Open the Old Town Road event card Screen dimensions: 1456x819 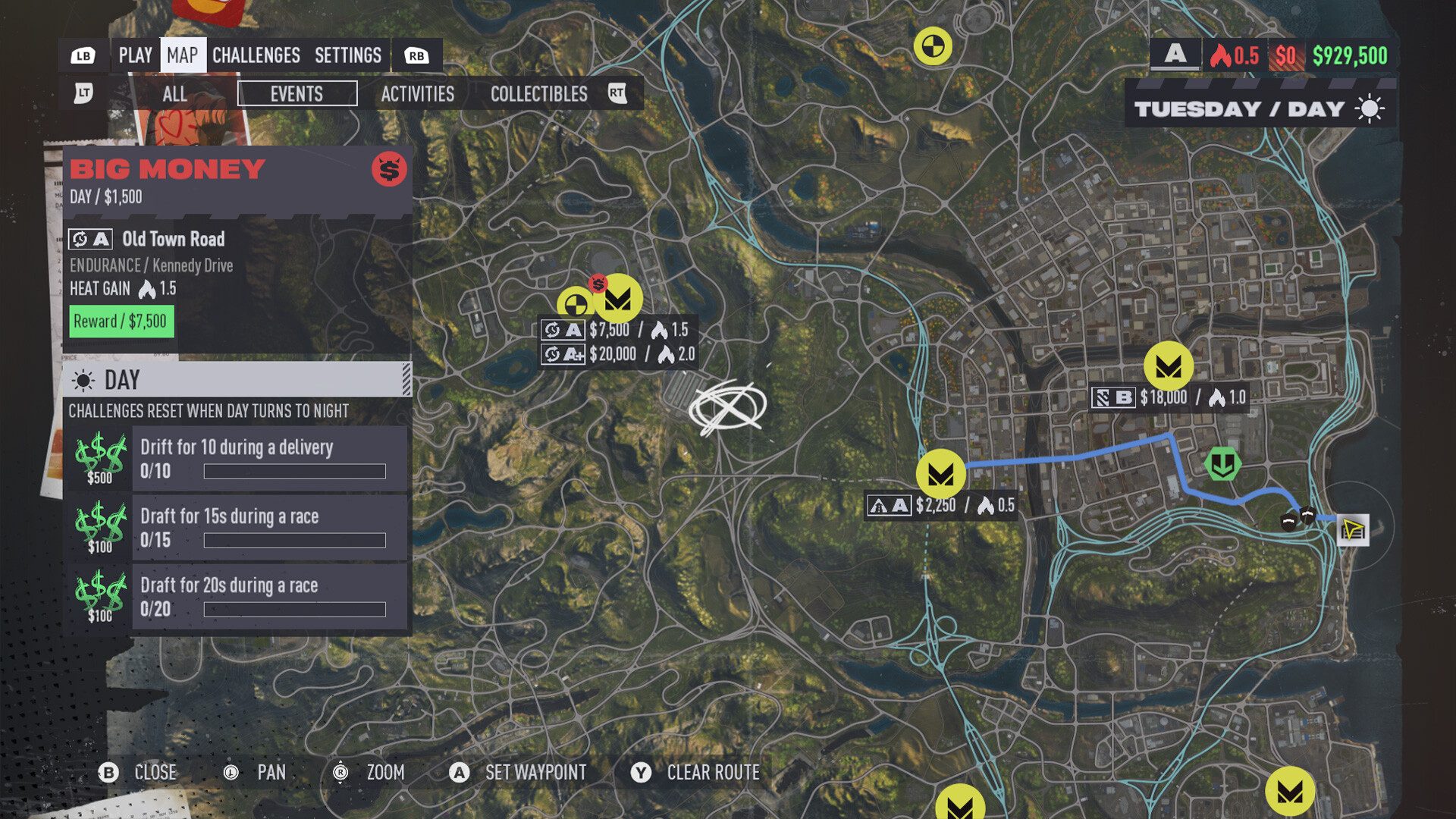(x=237, y=281)
